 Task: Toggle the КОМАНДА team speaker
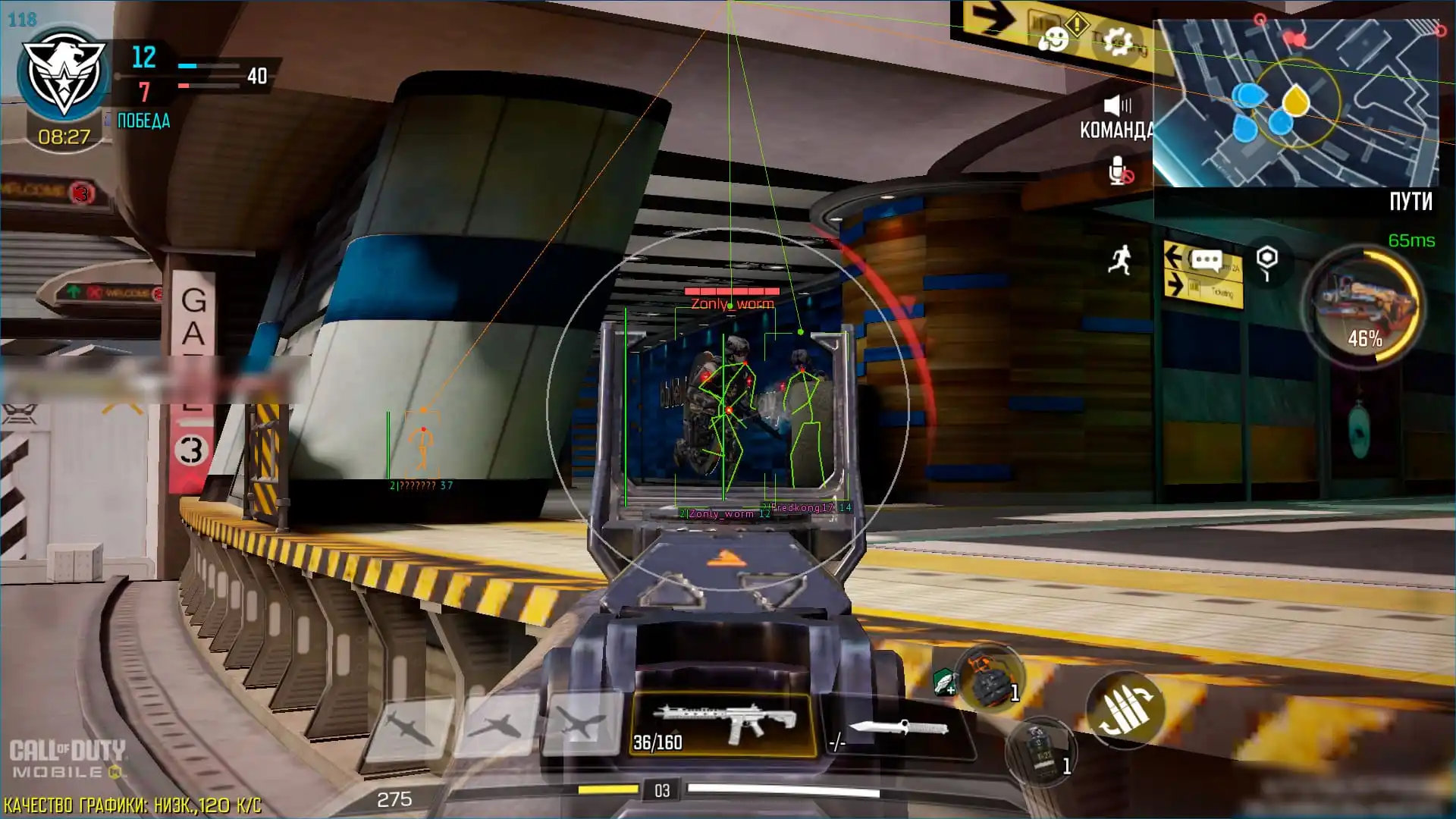[x=1117, y=106]
